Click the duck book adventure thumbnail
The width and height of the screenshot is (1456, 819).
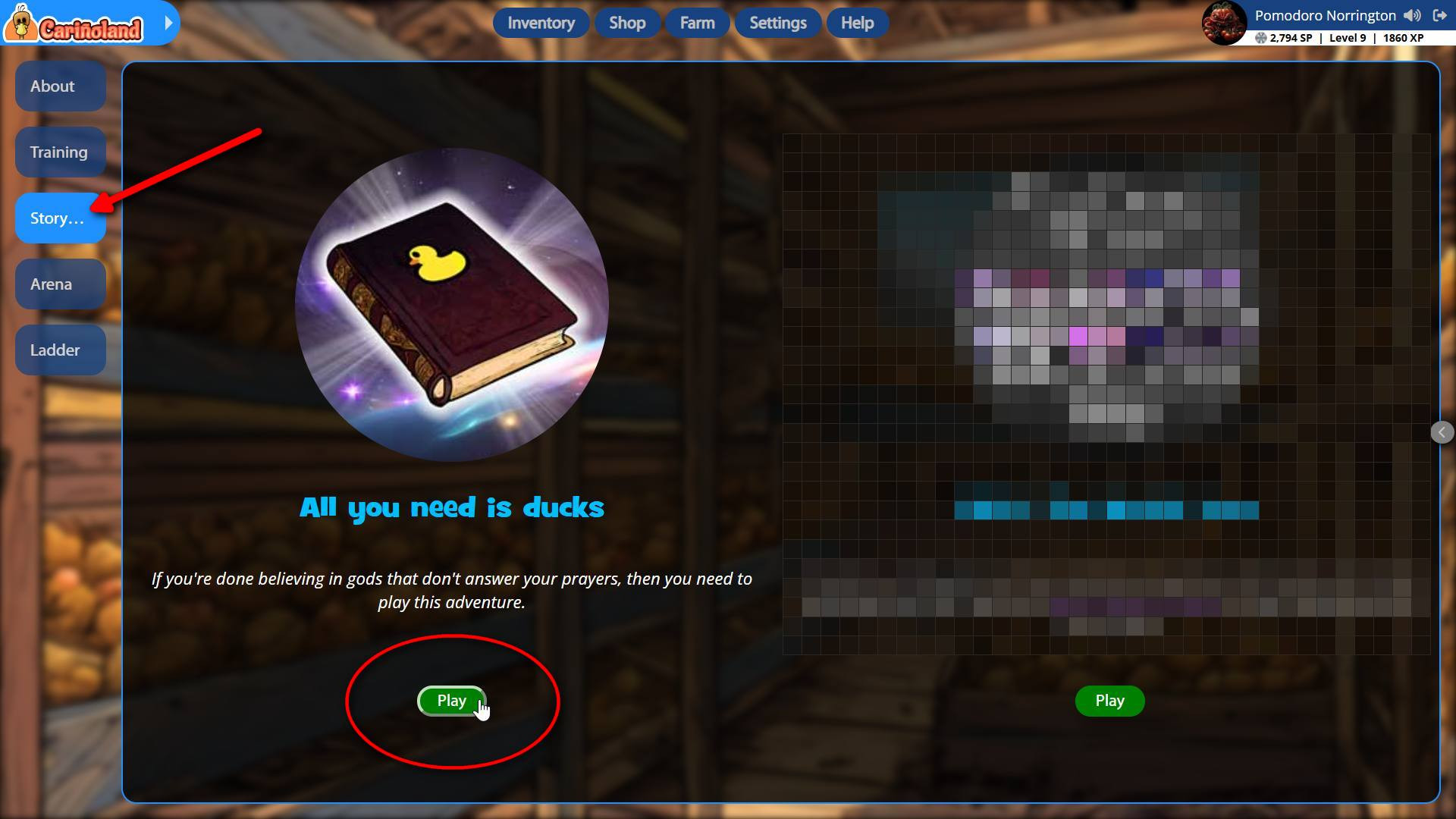tap(452, 305)
